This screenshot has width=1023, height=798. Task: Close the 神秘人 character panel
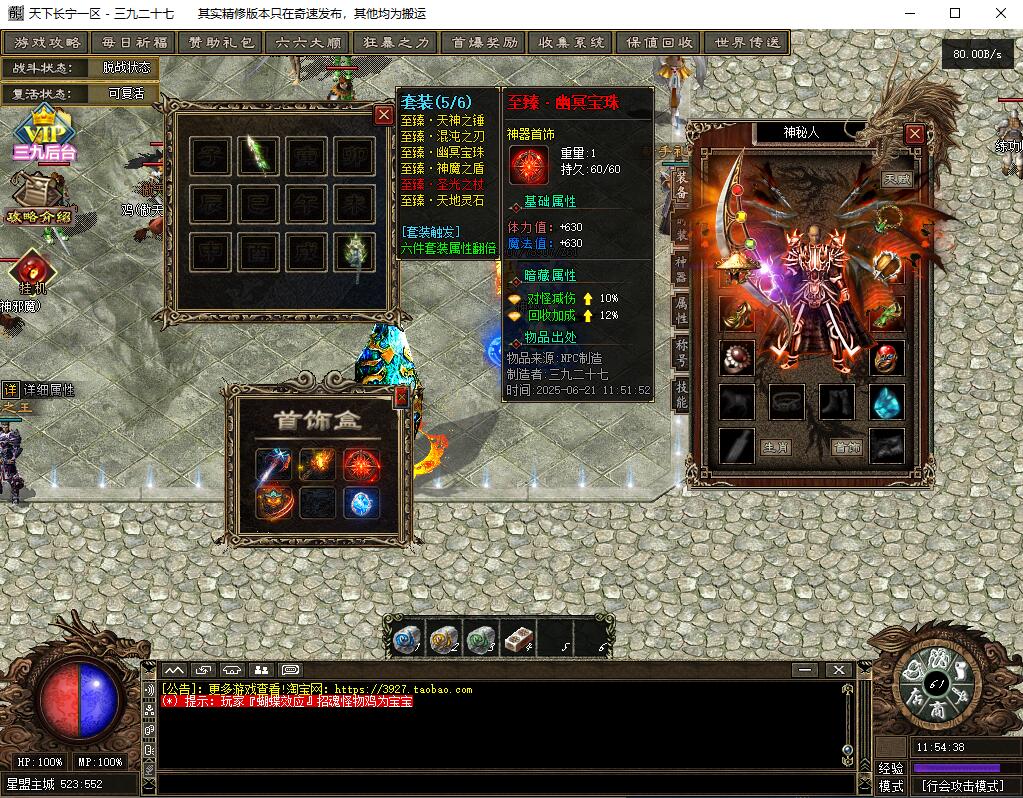pos(914,133)
